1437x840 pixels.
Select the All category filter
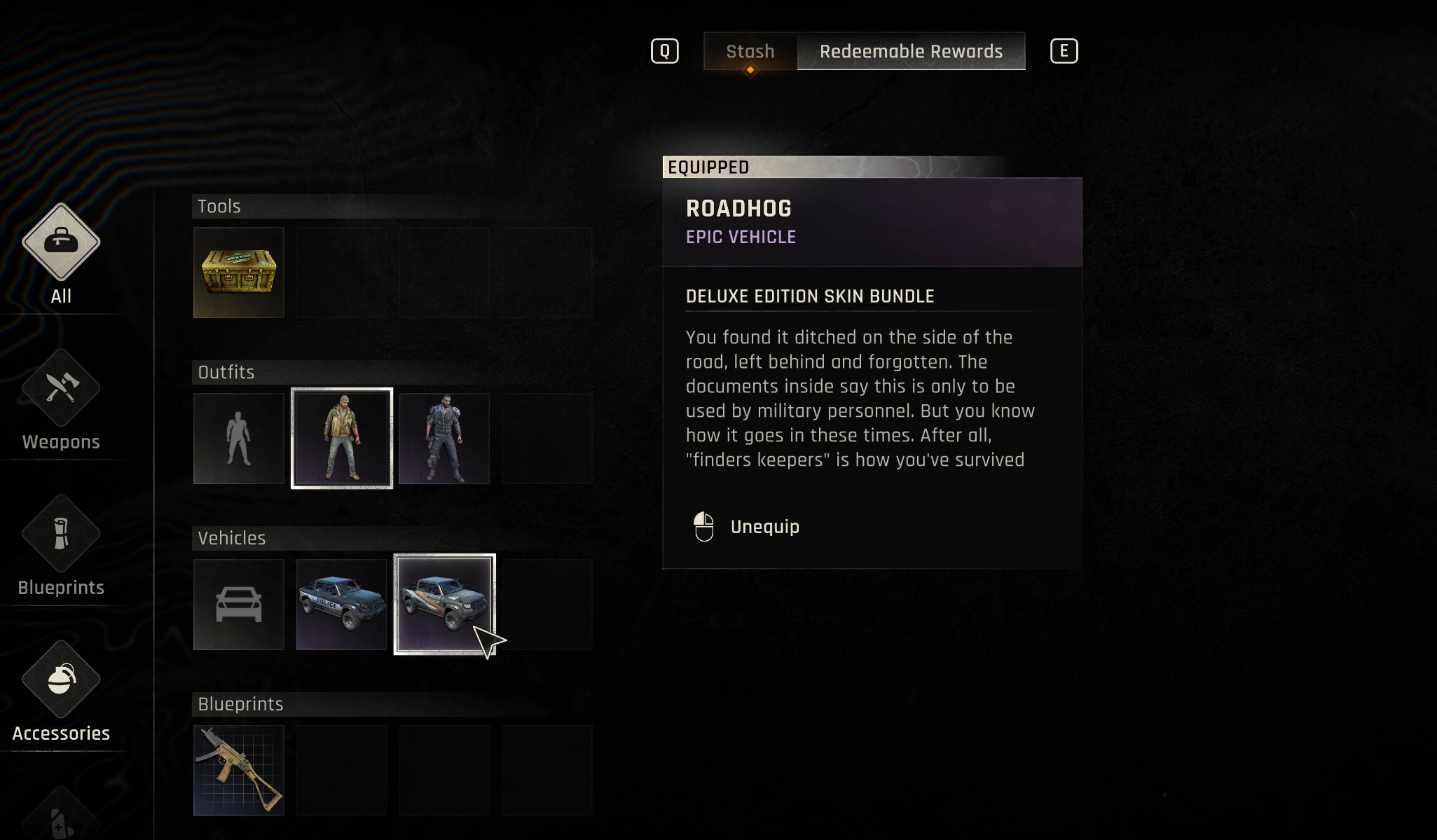click(x=61, y=254)
